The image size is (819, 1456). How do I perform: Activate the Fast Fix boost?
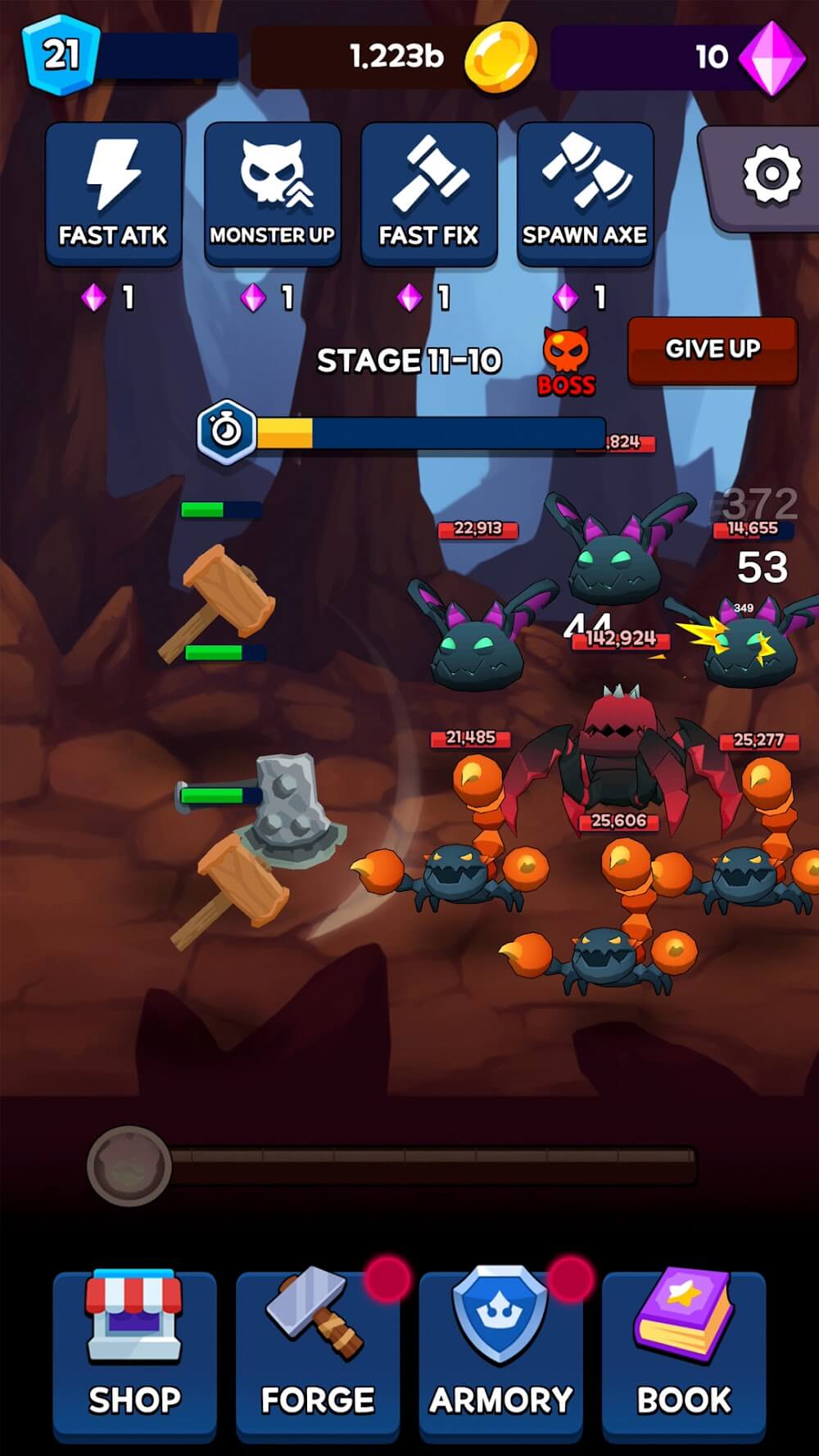pos(428,194)
